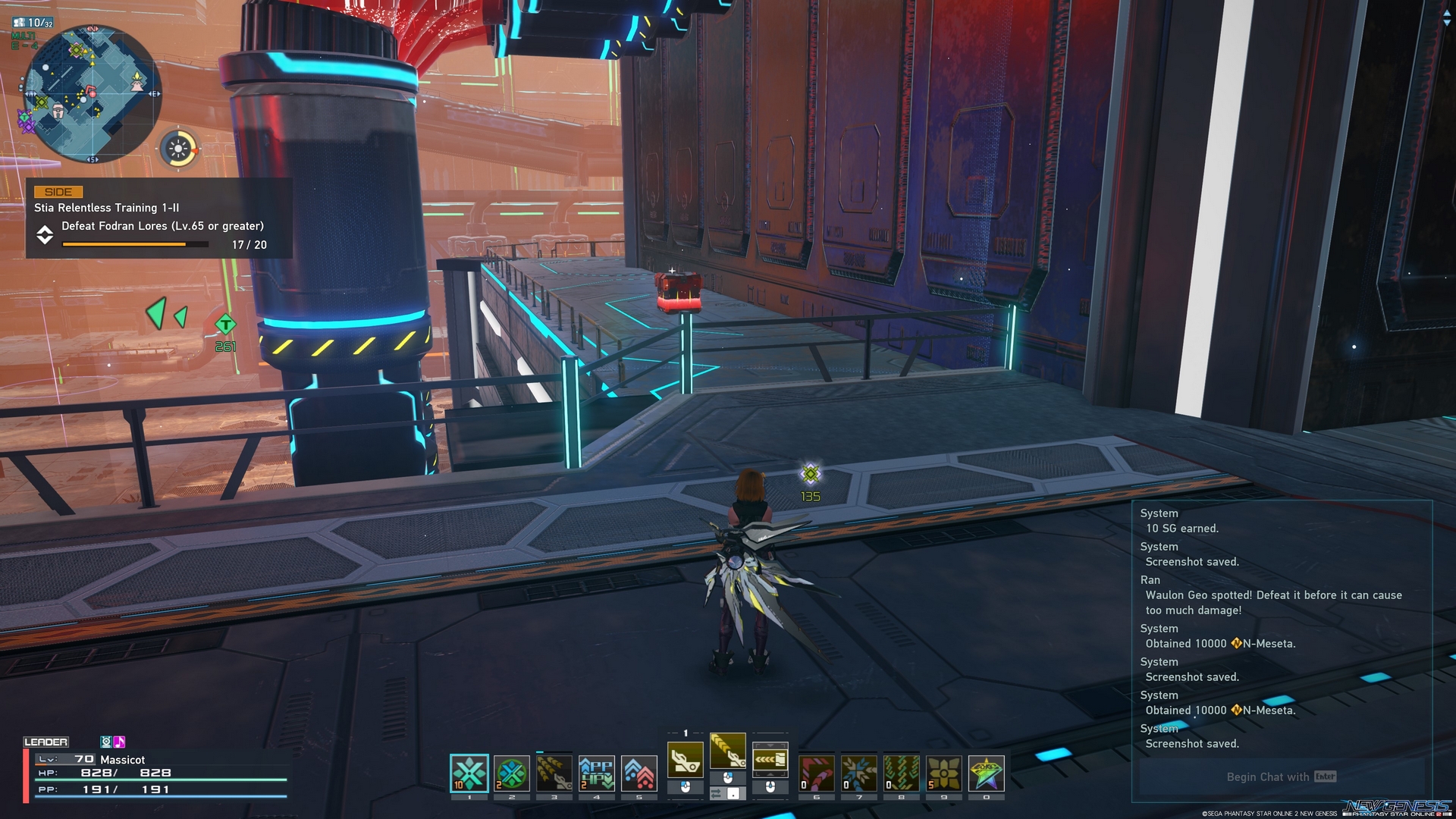Click the magenta music note icon above Massicot
Screen dimensions: 1456x819
119,742
